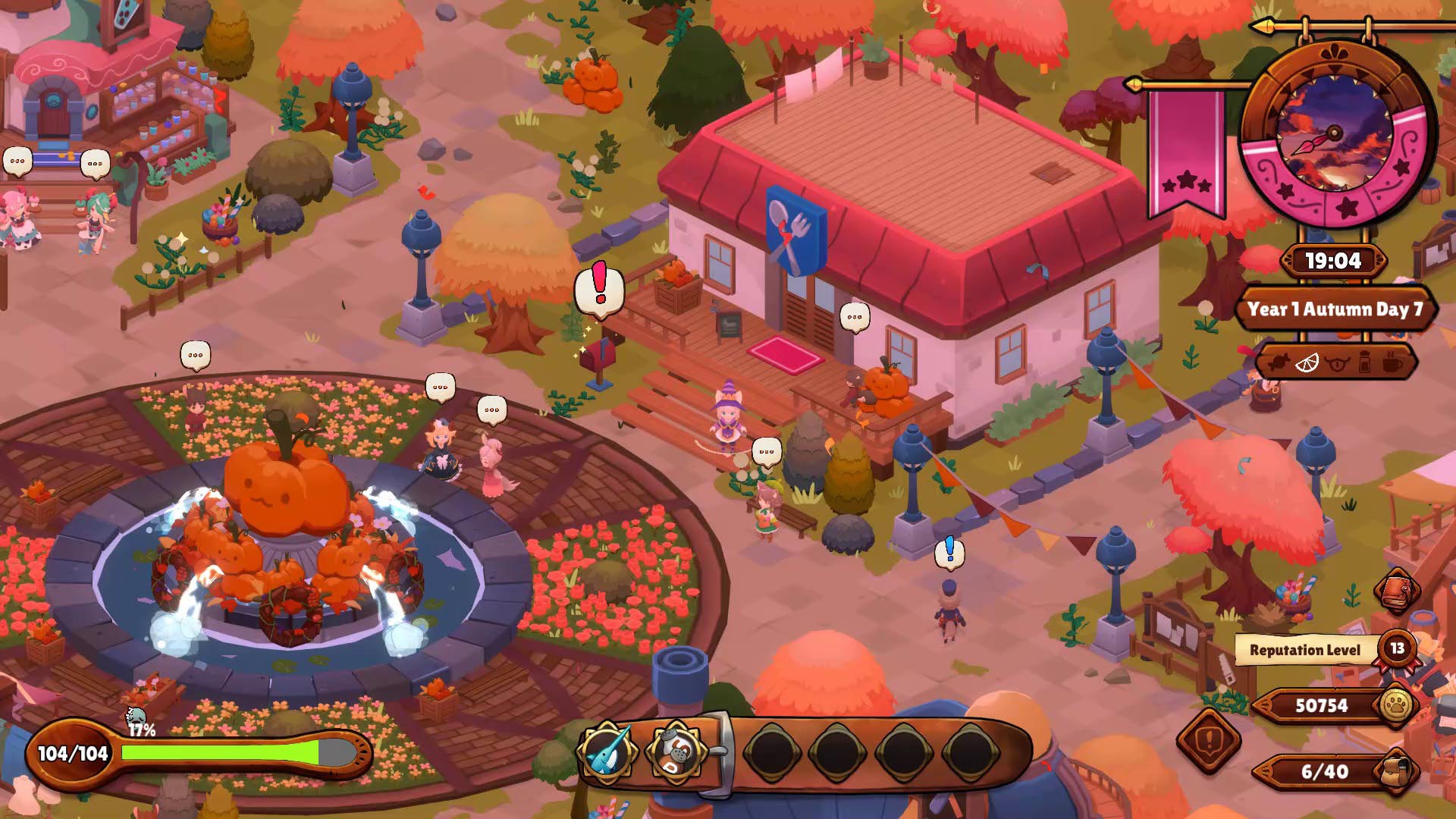
Task: Select the salt and pepper shakers slot
Action: tap(674, 752)
